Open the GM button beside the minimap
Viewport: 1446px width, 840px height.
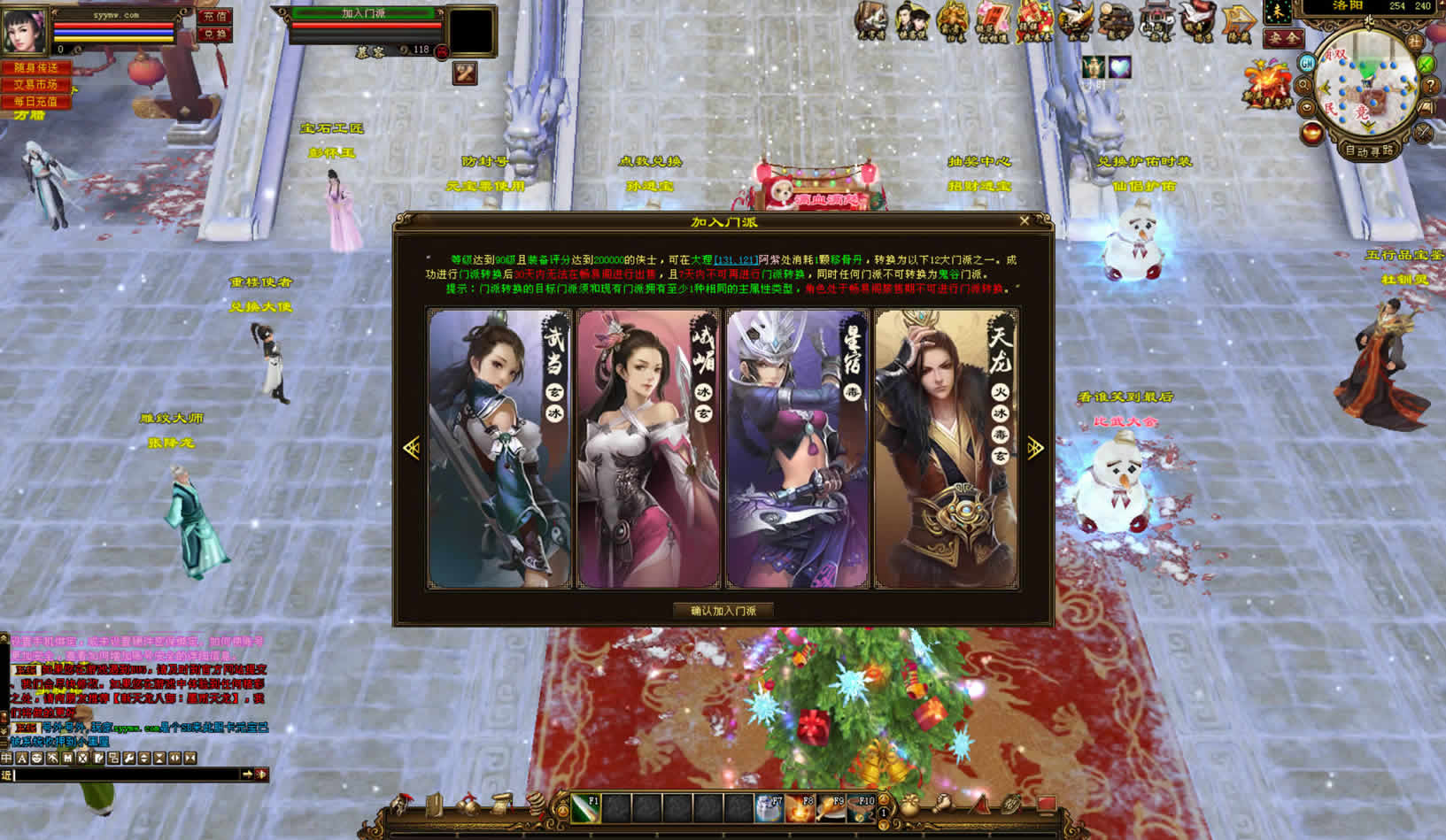[x=1307, y=63]
